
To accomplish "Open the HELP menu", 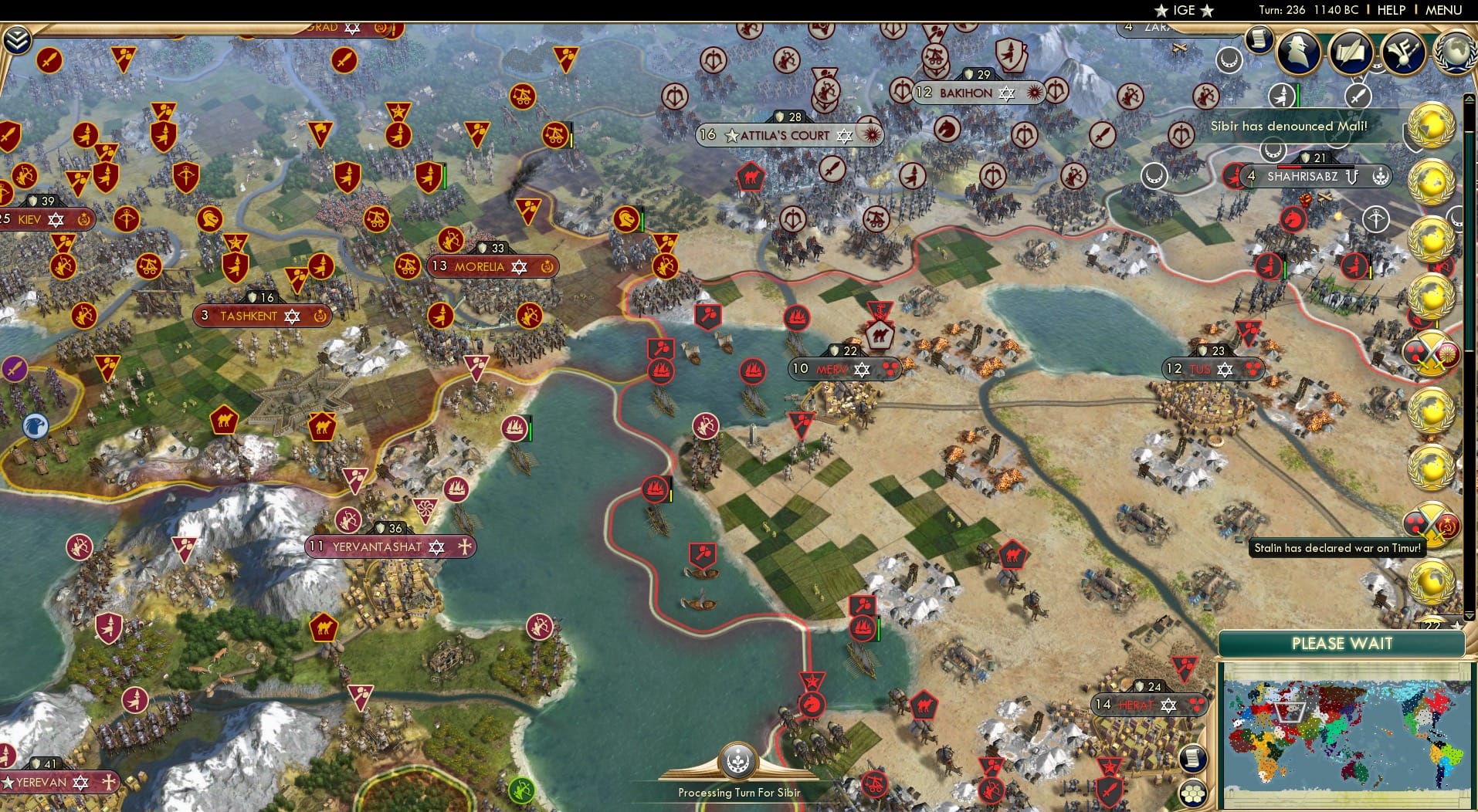I will (1390, 10).
